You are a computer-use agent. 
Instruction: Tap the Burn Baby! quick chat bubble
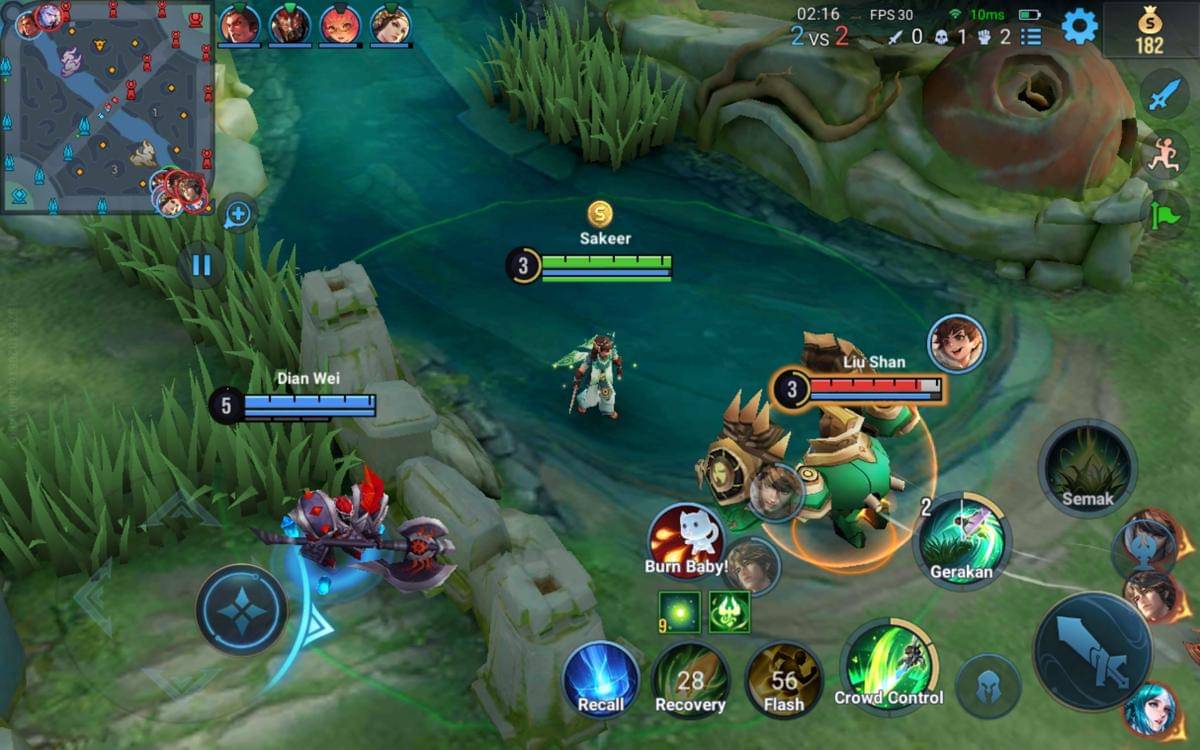(x=686, y=541)
